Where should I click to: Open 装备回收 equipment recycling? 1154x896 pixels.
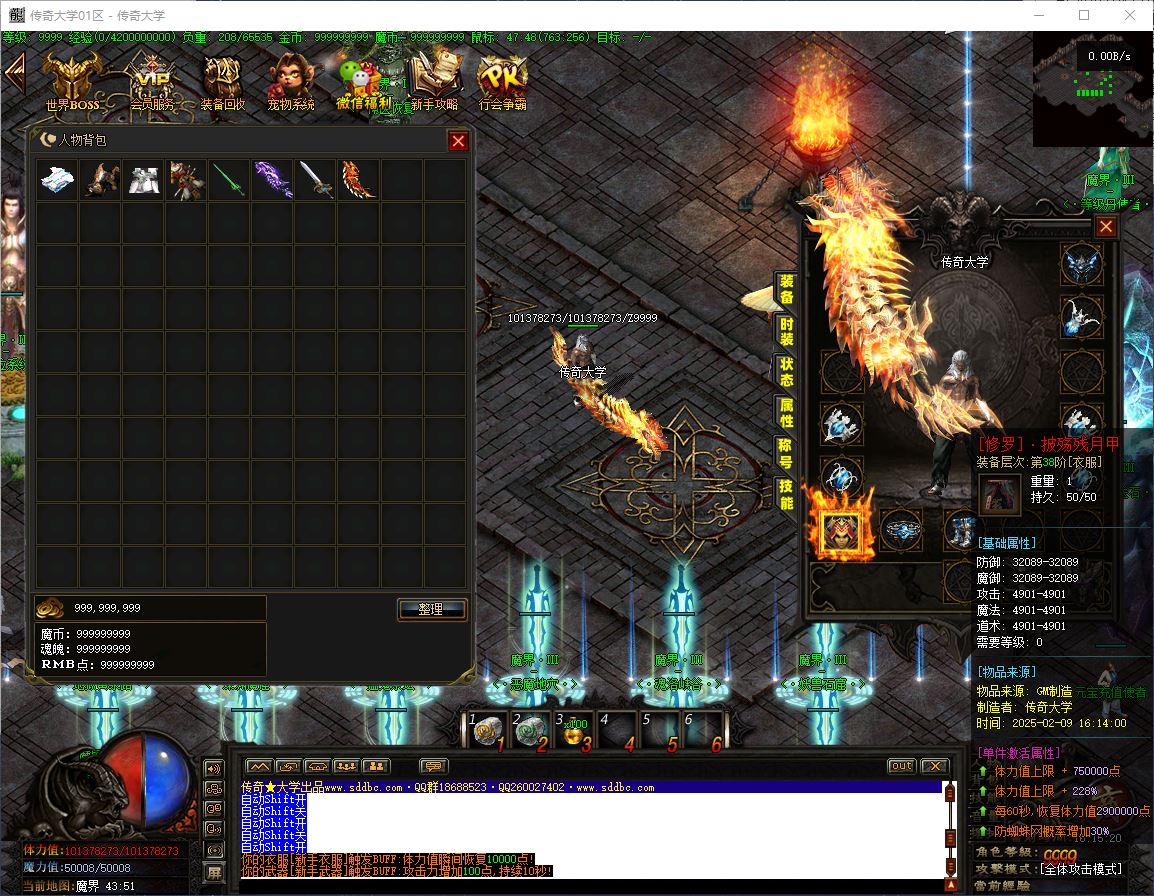coord(222,80)
